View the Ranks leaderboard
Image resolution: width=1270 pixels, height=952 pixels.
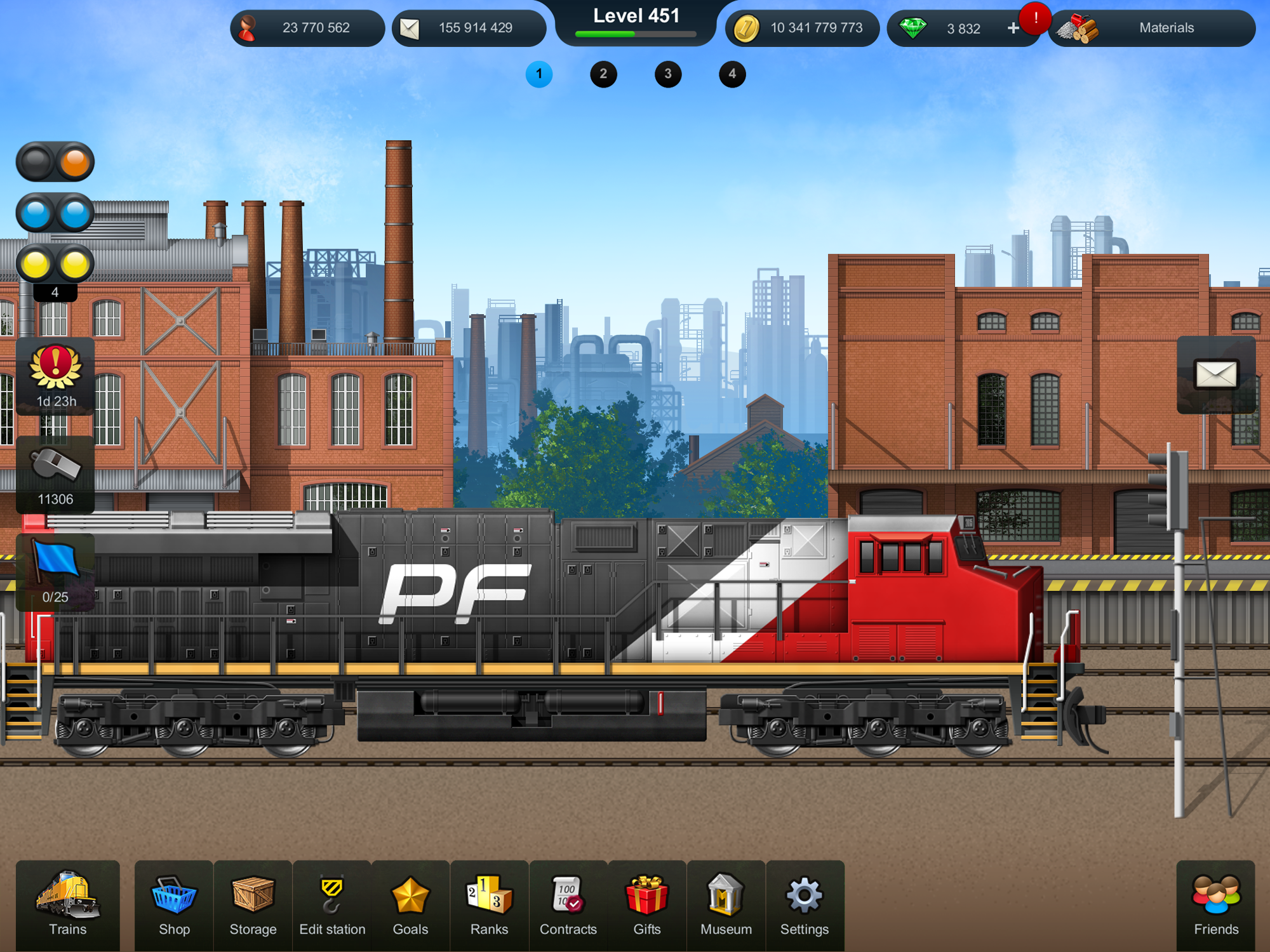[x=489, y=904]
